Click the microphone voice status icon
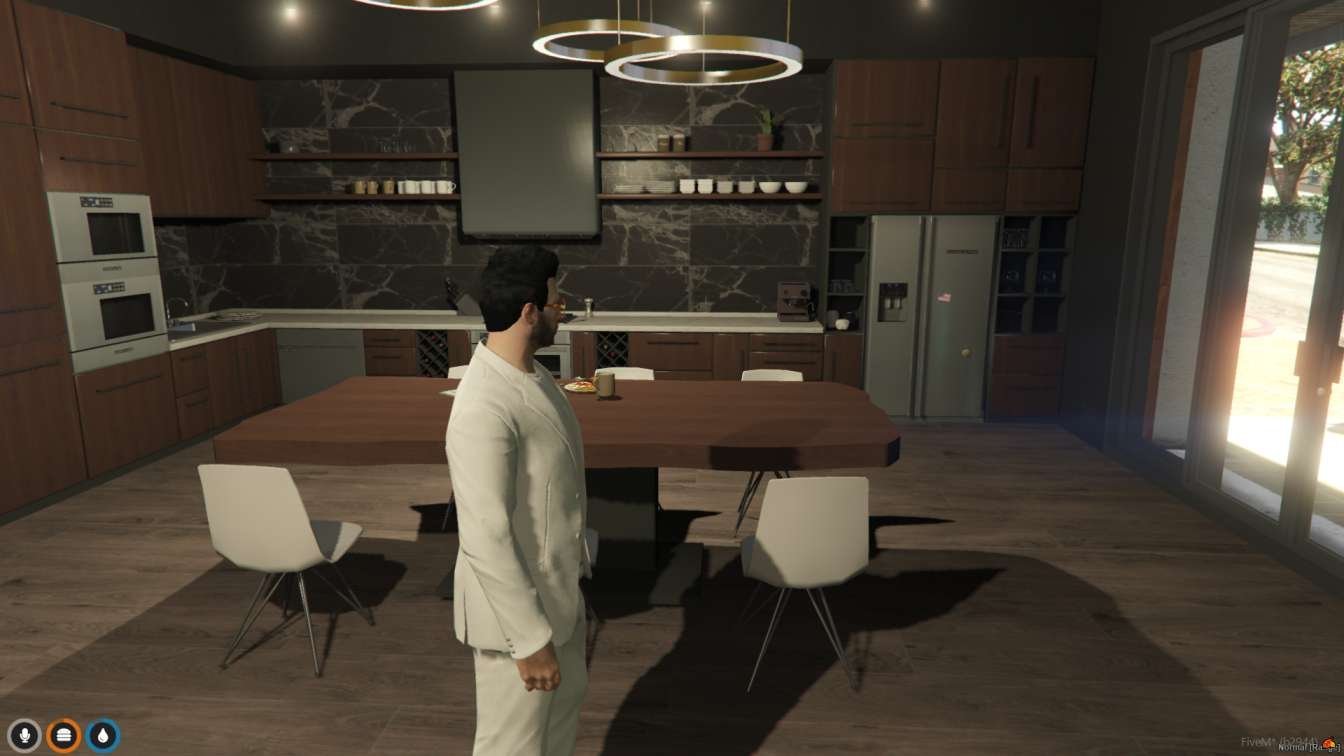 (x=24, y=736)
